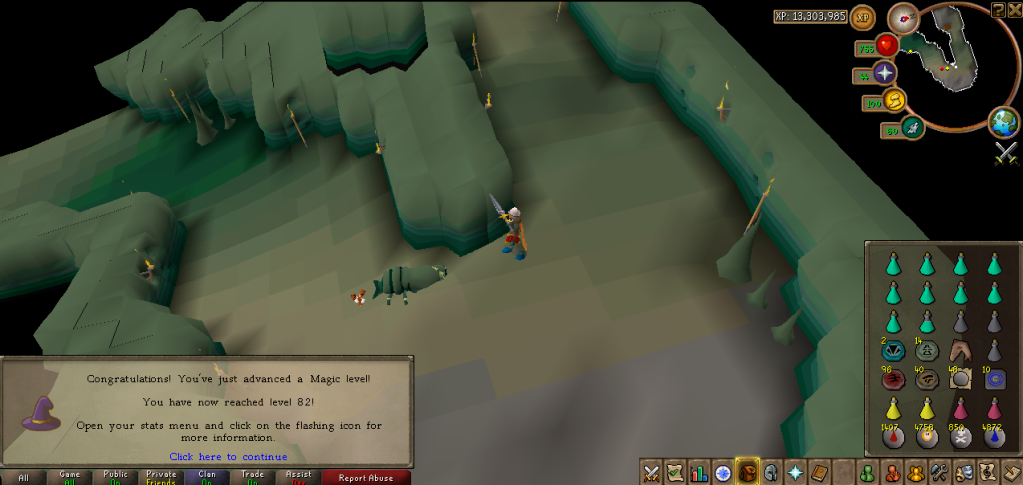Show the Trade chat tab

tap(253, 478)
